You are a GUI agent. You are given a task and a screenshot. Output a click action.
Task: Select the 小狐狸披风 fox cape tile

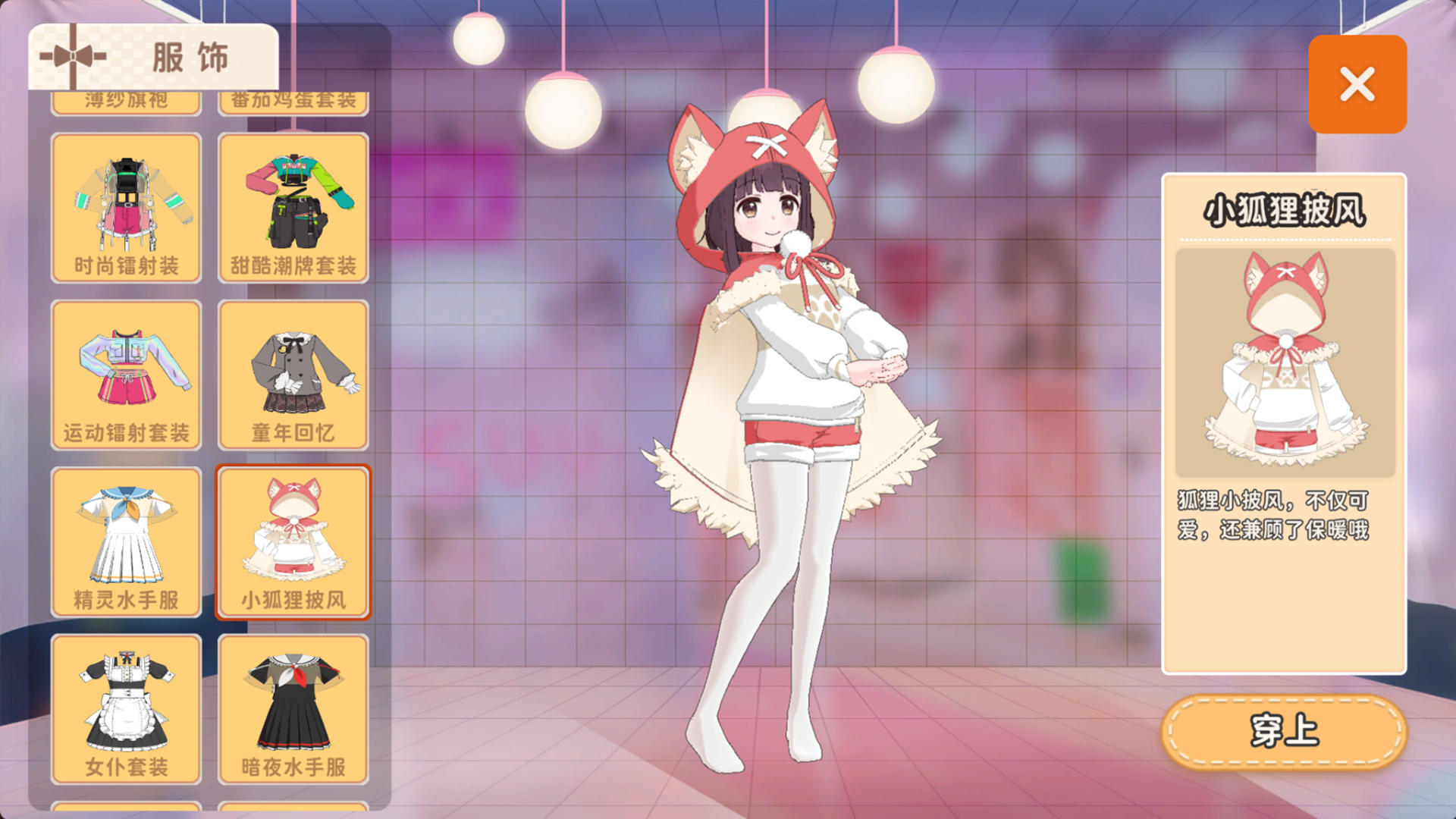click(293, 541)
